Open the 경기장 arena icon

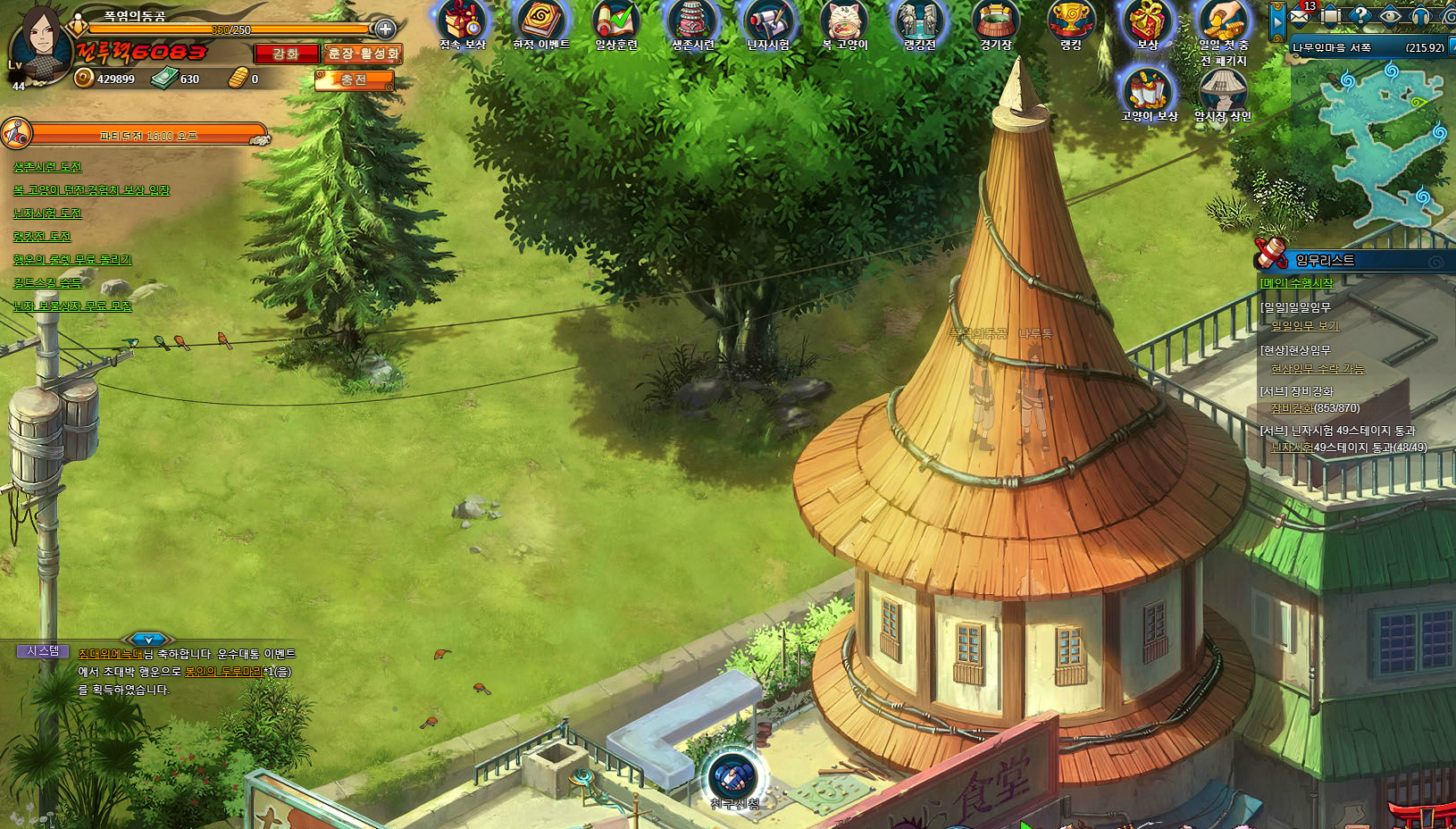[995, 22]
